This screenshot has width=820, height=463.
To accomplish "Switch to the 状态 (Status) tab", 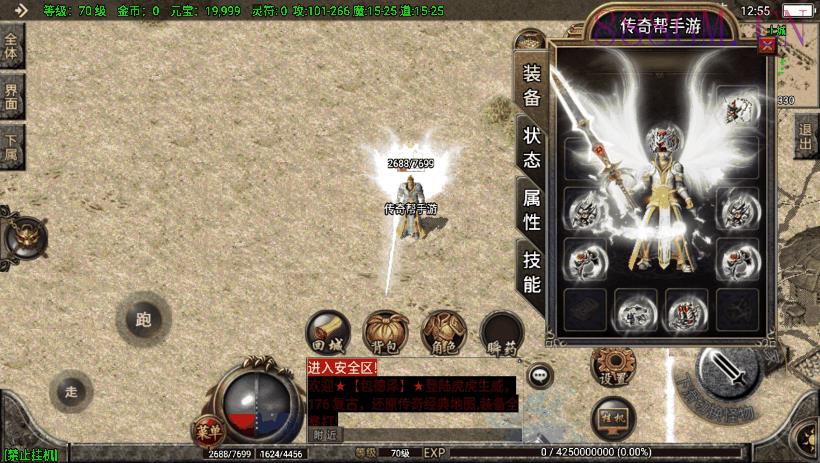I will pyautogui.click(x=531, y=147).
